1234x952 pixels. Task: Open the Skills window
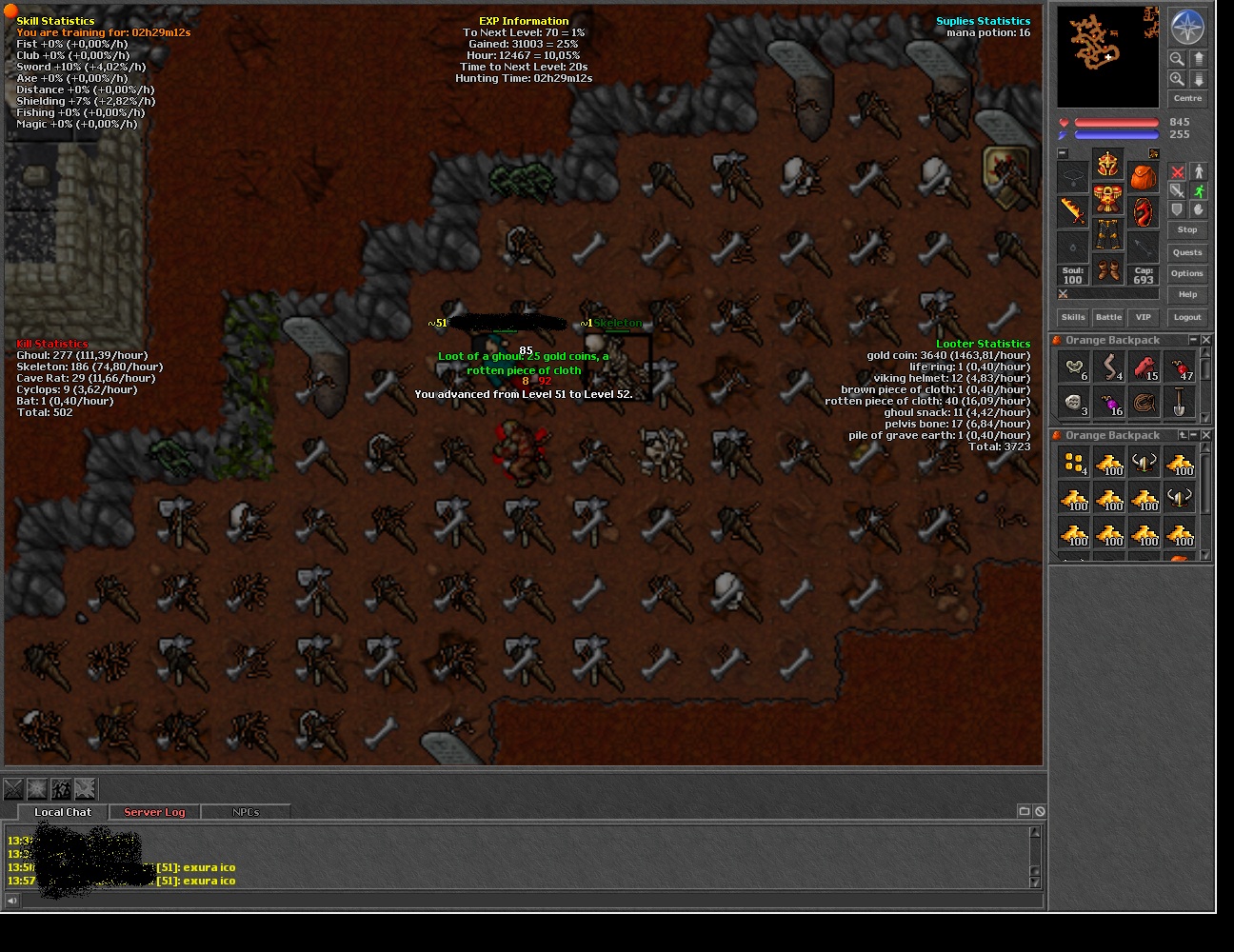(1073, 317)
